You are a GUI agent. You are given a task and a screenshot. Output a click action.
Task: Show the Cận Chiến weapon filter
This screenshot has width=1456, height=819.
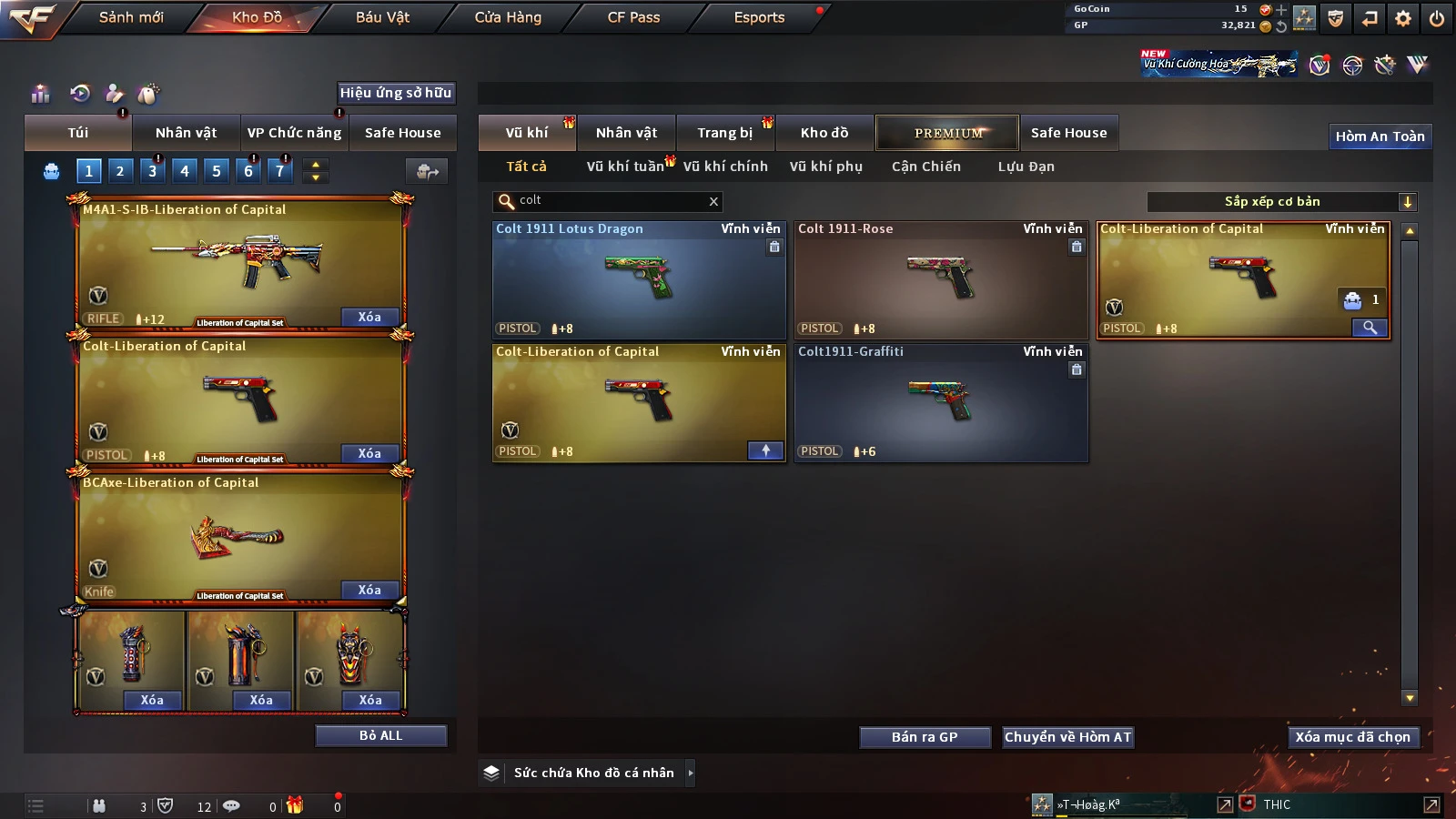(x=925, y=167)
